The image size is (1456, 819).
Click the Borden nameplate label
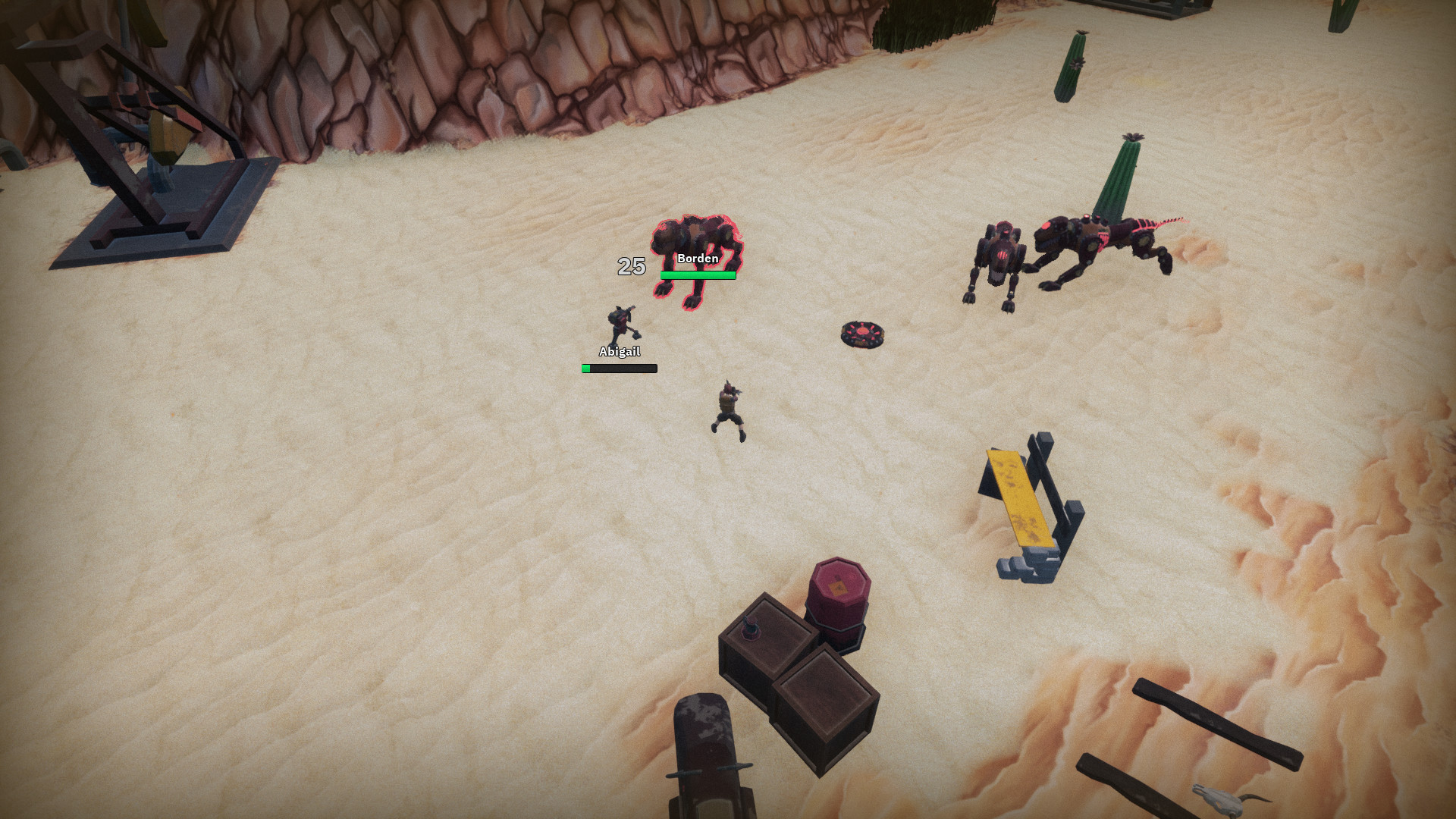696,259
